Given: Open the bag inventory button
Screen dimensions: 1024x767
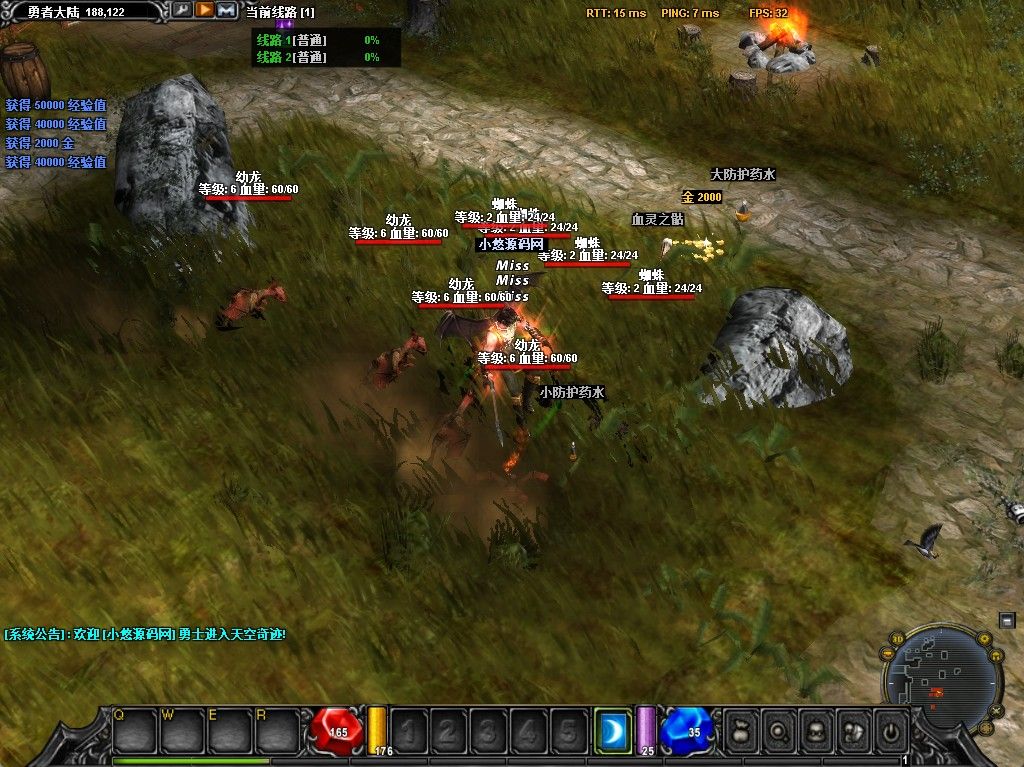Looking at the screenshot, I should pos(741,731).
